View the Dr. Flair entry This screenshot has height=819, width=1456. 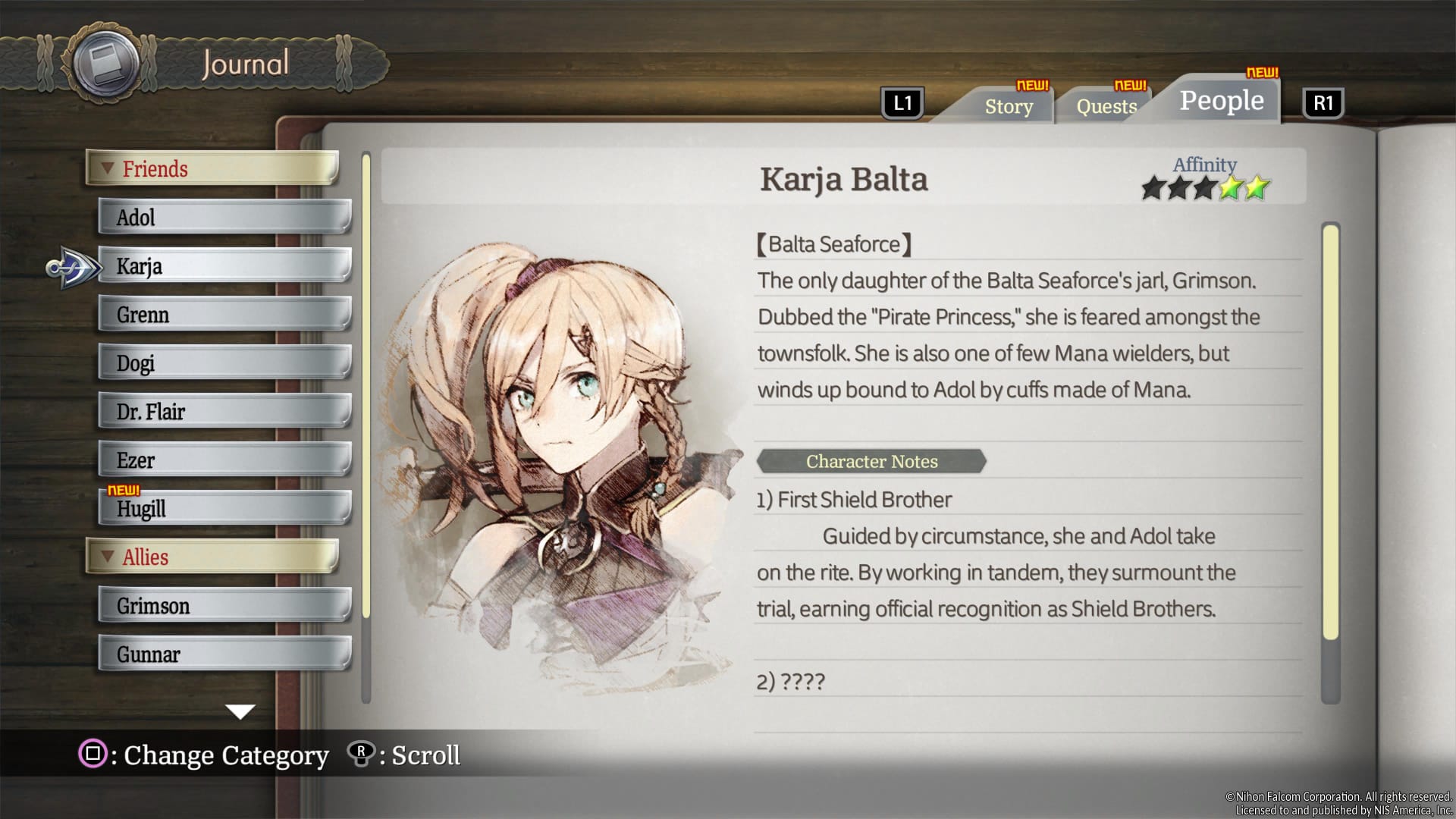[224, 412]
